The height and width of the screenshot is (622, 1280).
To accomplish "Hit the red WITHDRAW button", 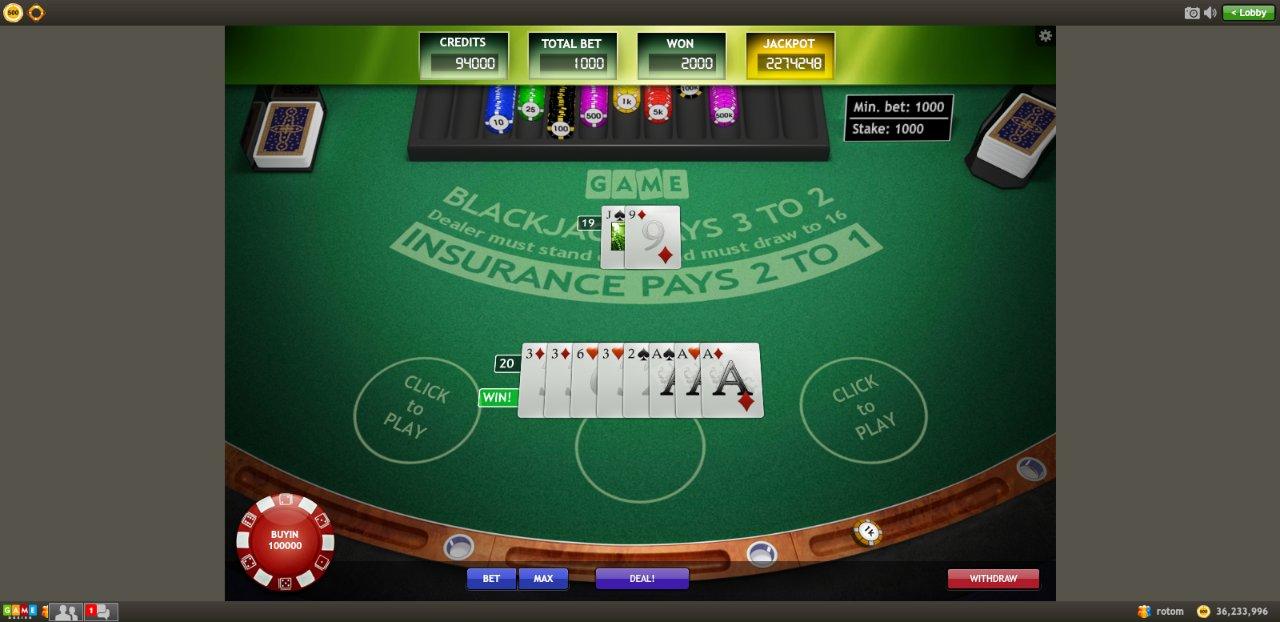I will [993, 578].
